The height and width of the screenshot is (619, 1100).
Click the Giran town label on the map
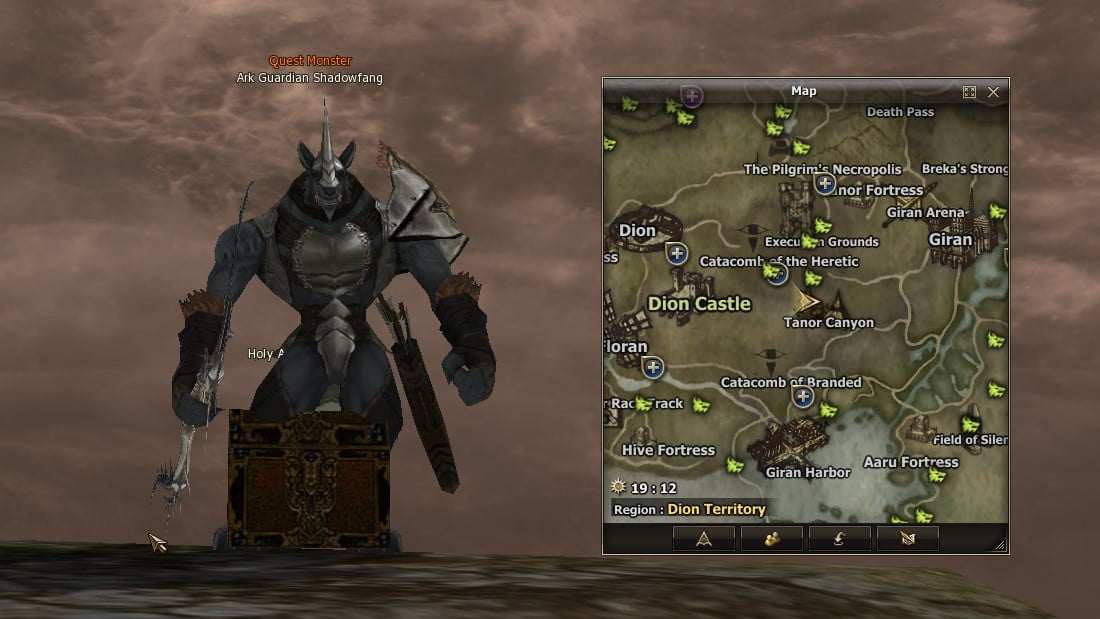[949, 240]
